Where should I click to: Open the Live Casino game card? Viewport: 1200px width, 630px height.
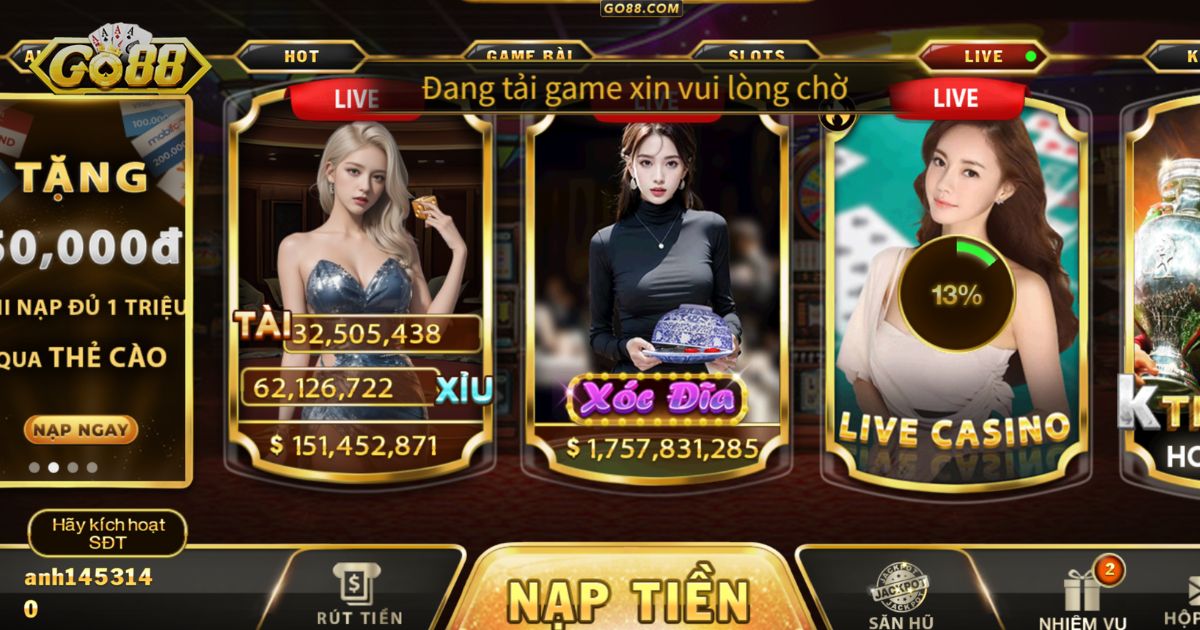pyautogui.click(x=953, y=300)
